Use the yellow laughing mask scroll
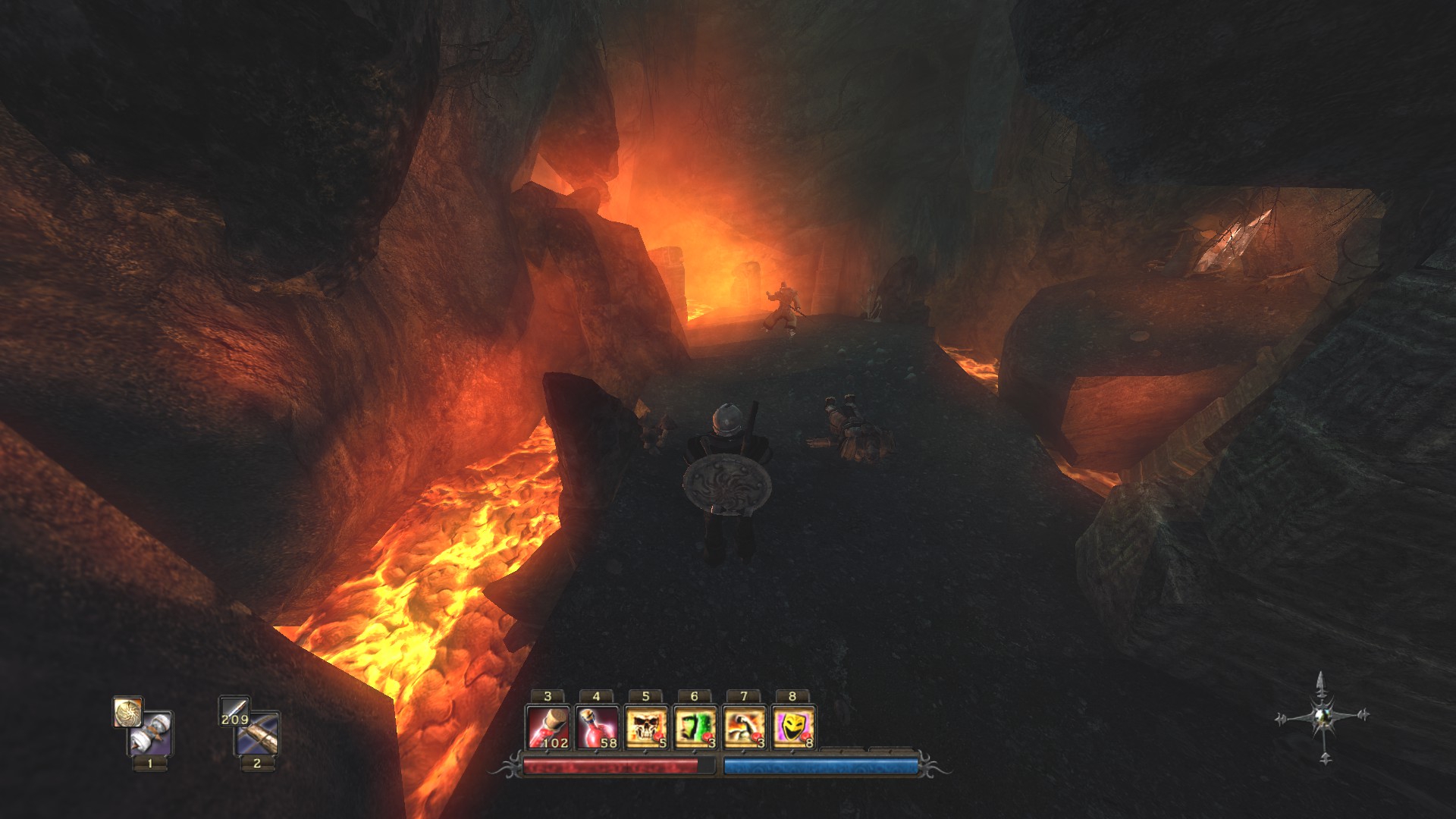This screenshot has height=819, width=1456. [793, 728]
